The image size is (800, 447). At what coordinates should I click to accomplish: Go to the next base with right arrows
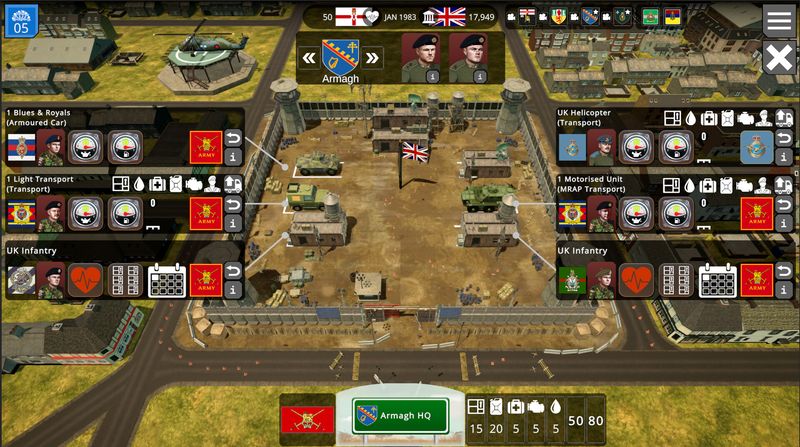pyautogui.click(x=373, y=57)
